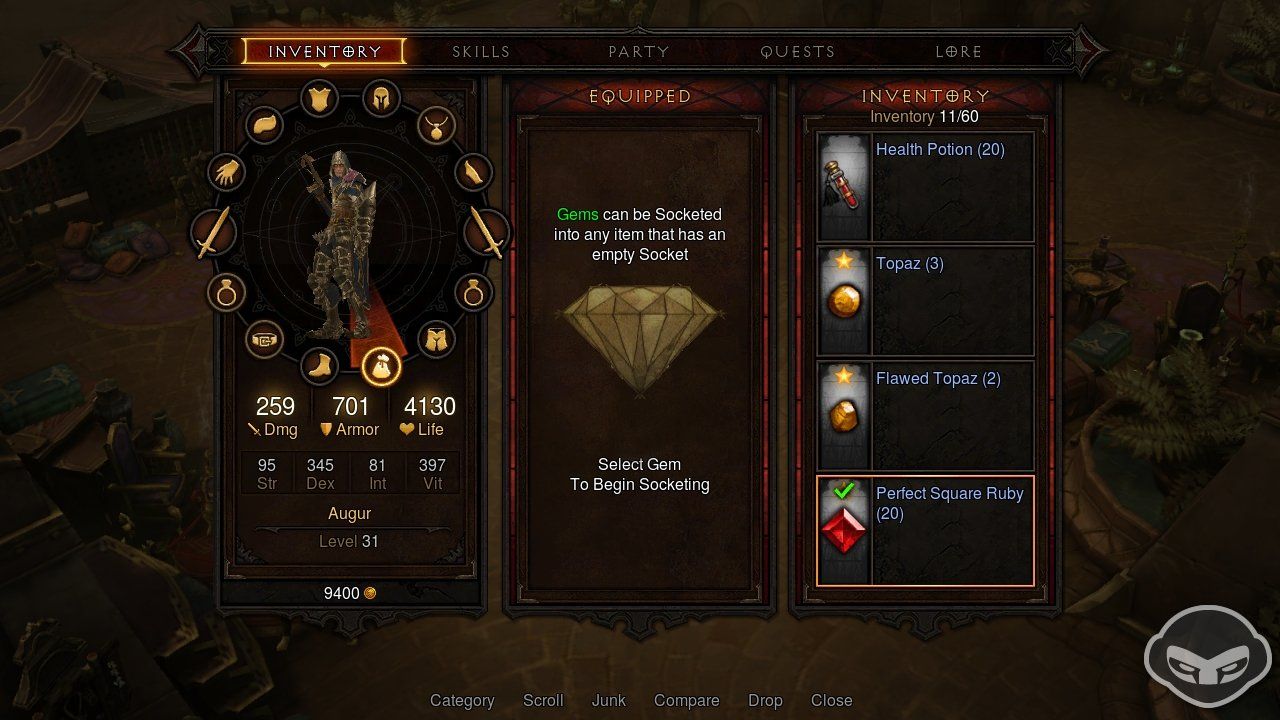Switch to the Skills tab
The image size is (1280, 720).
tap(481, 51)
